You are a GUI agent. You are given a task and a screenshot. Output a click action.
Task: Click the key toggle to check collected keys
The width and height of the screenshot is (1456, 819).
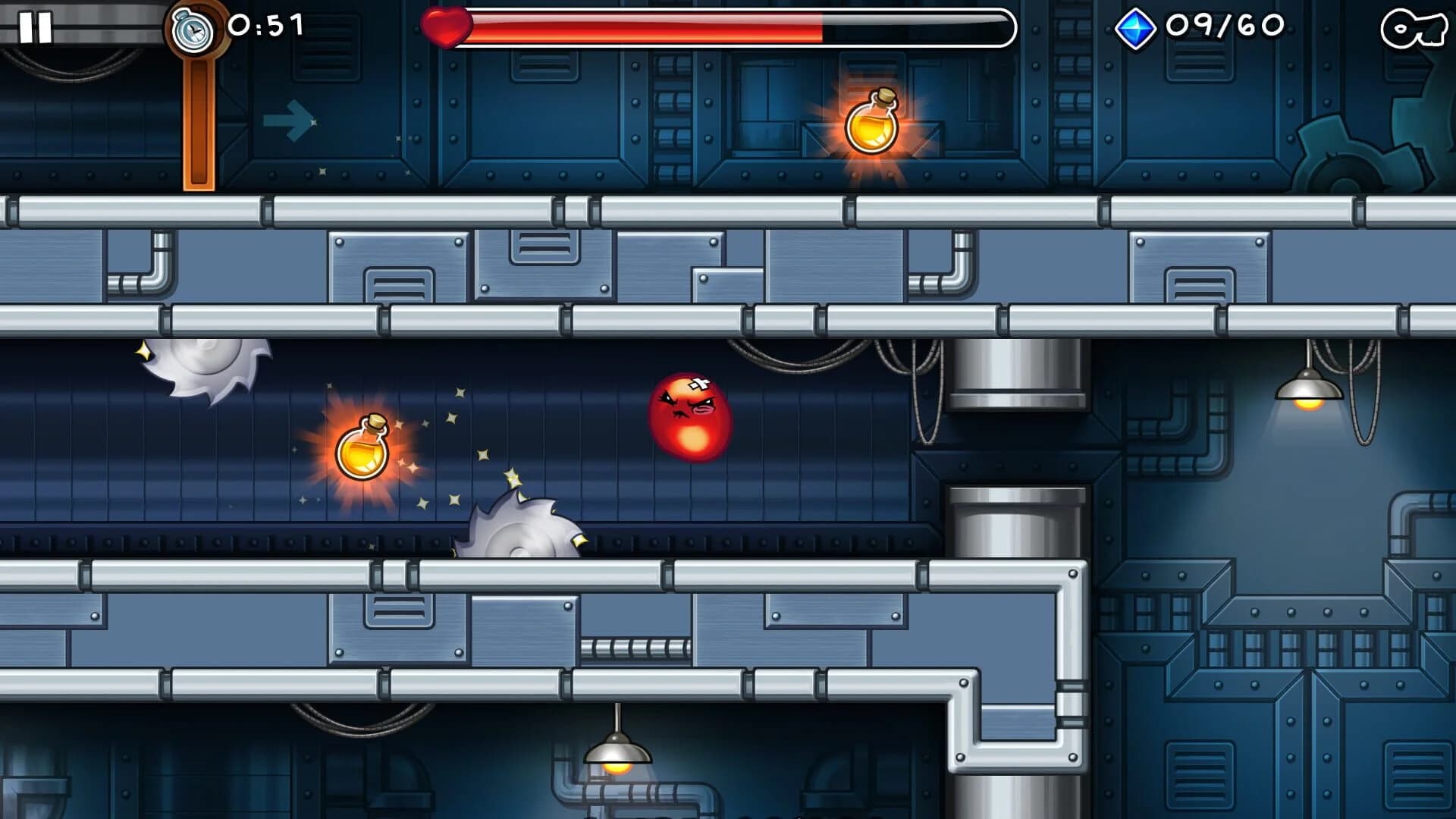click(x=1414, y=27)
